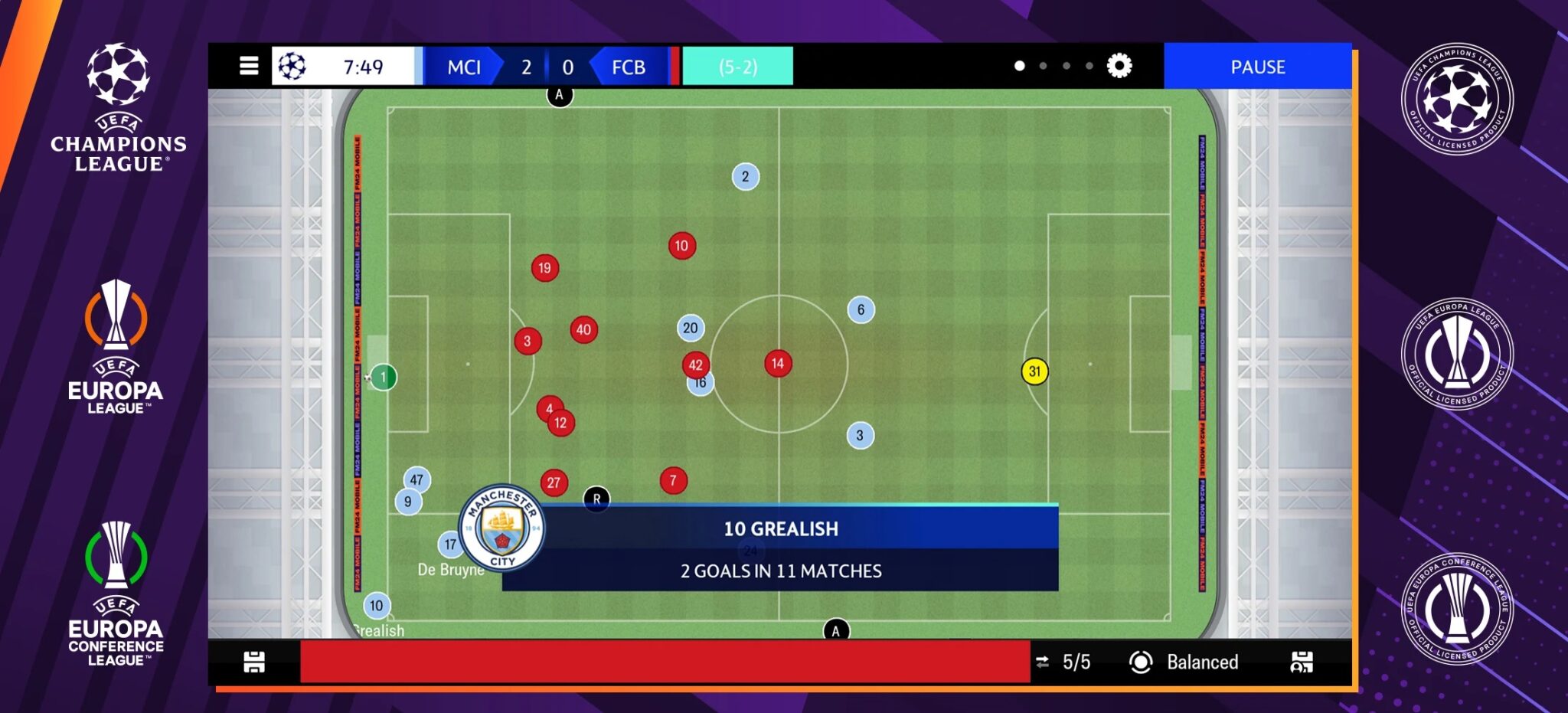This screenshot has height=713, width=1568.
Task: Select the second pagination dot
Action: [1041, 67]
